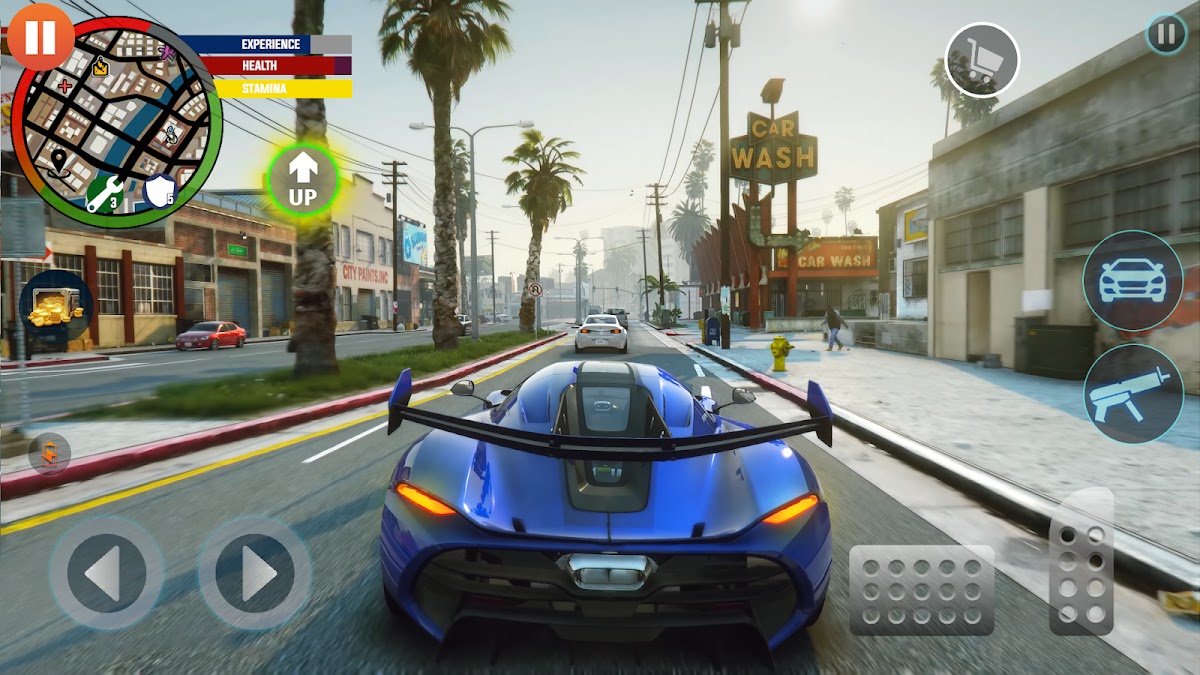Open the shopping cart store
Image resolution: width=1200 pixels, height=675 pixels.
click(982, 60)
